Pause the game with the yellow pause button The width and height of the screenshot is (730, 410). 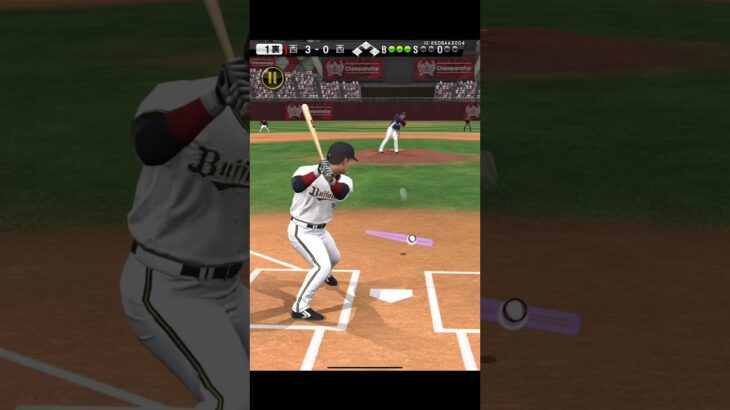click(x=271, y=77)
